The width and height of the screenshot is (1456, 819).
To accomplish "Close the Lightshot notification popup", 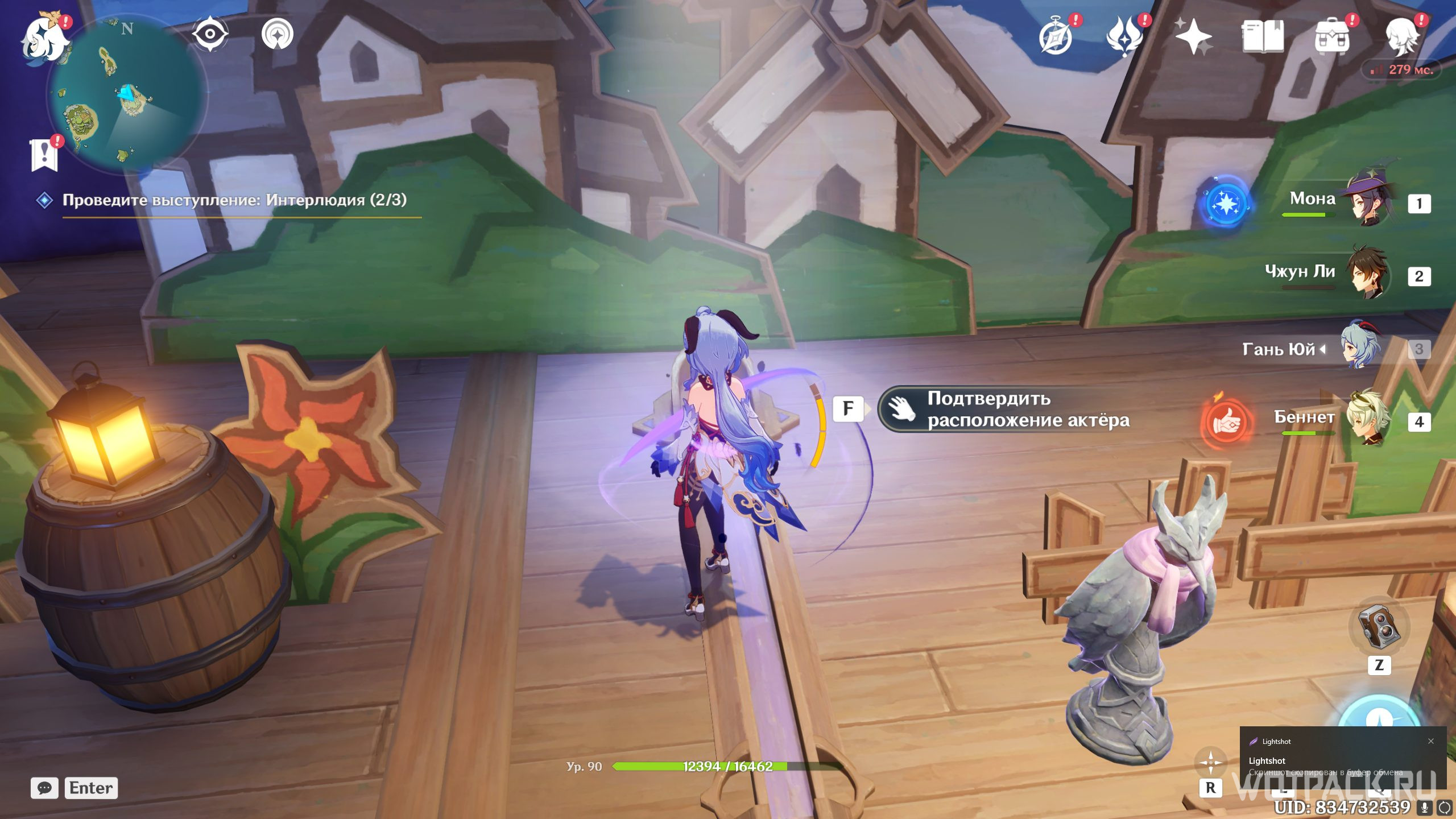I will click(1431, 741).
